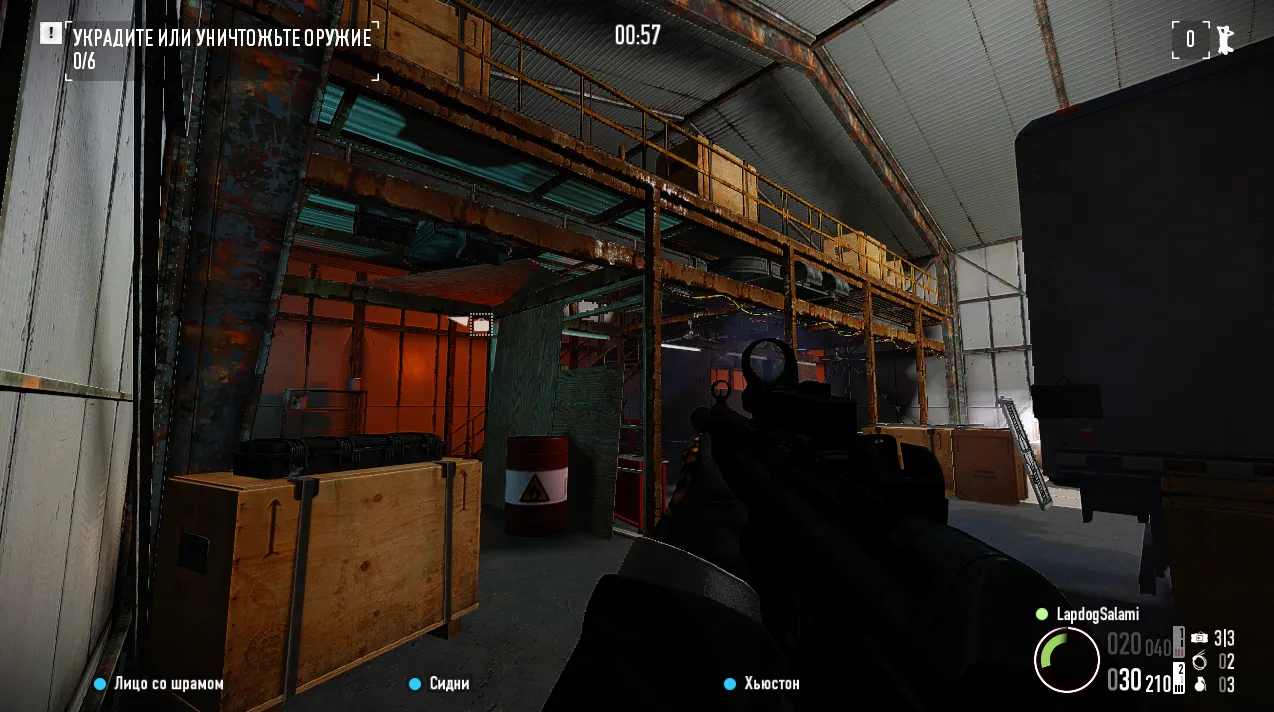Select teammate 'Хьюстон'
The image size is (1274, 712).
[771, 684]
